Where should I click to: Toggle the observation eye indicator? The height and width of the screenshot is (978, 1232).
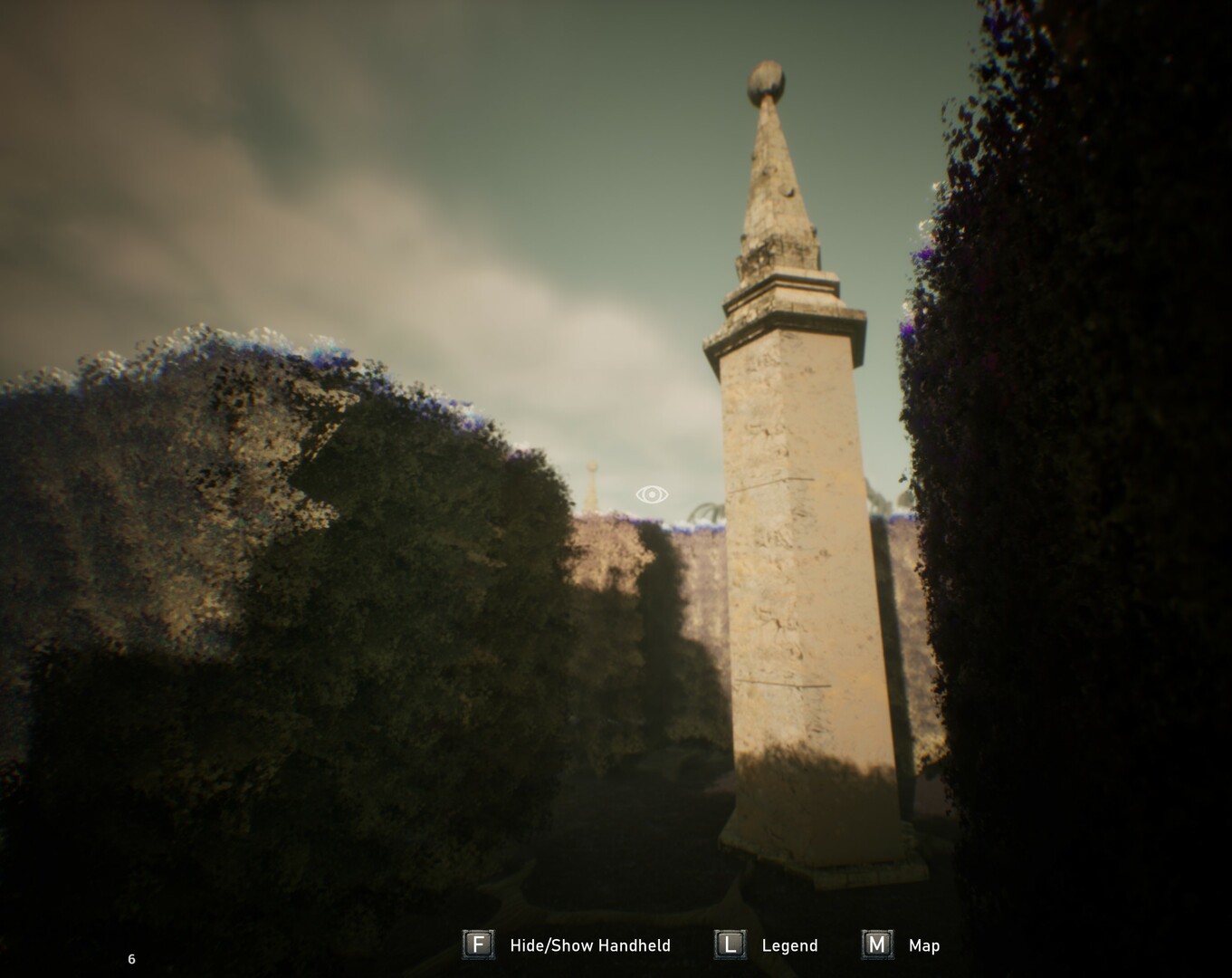(651, 494)
